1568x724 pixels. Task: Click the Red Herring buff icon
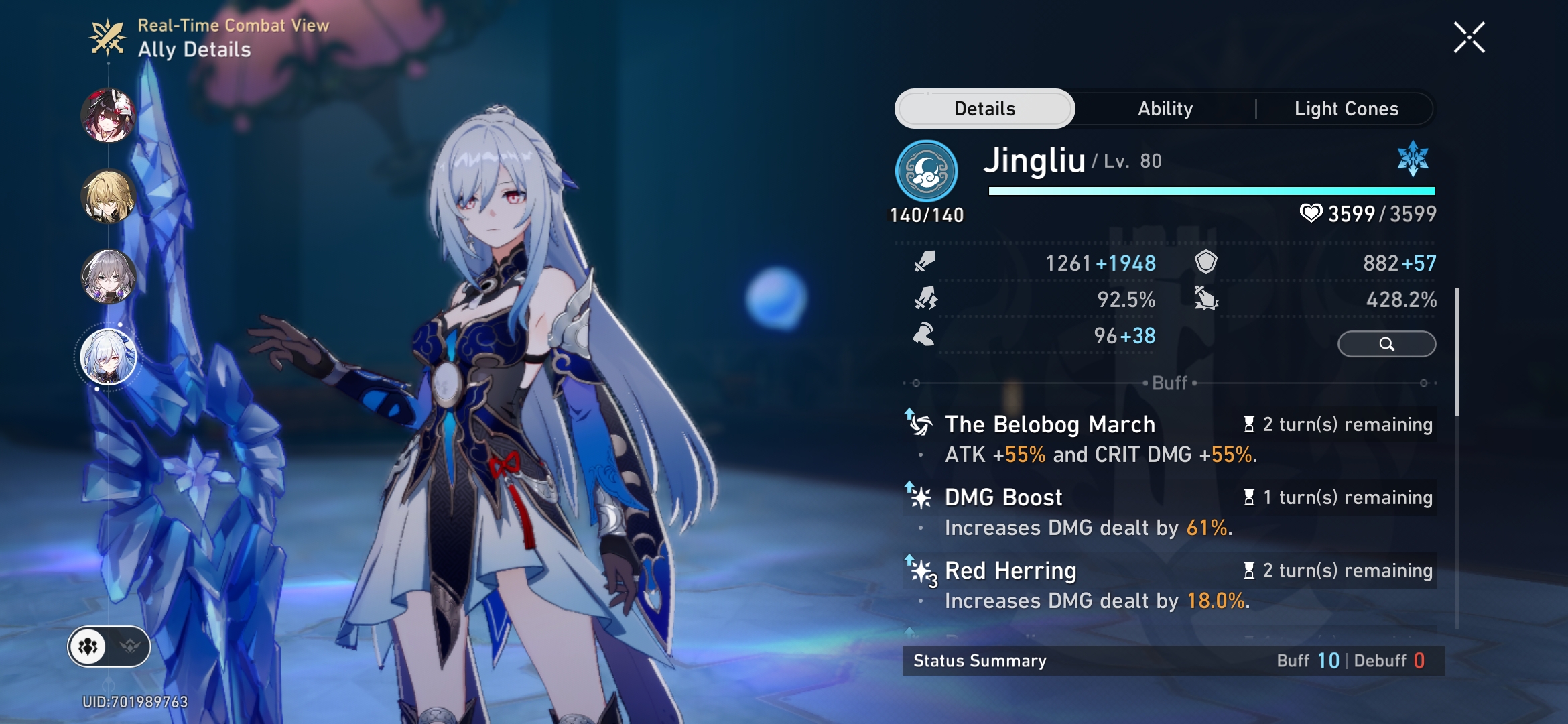pyautogui.click(x=919, y=571)
